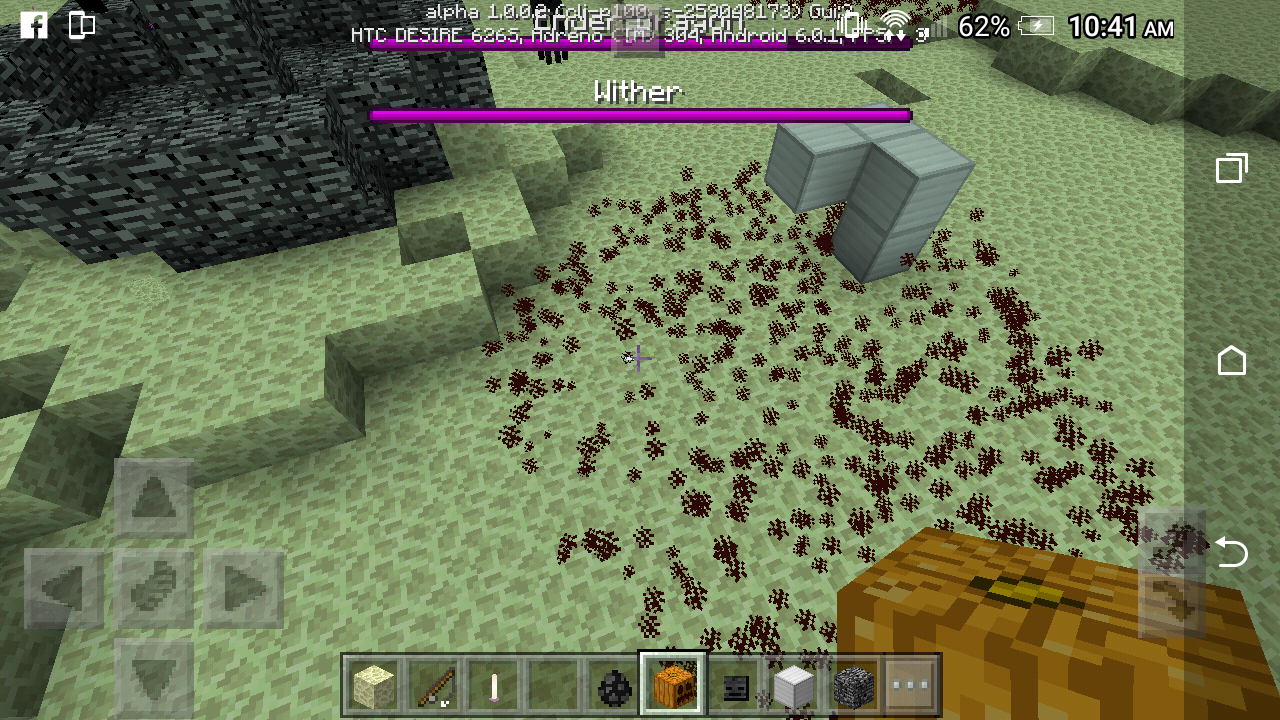Tap the move backward arrow

pyautogui.click(x=153, y=675)
